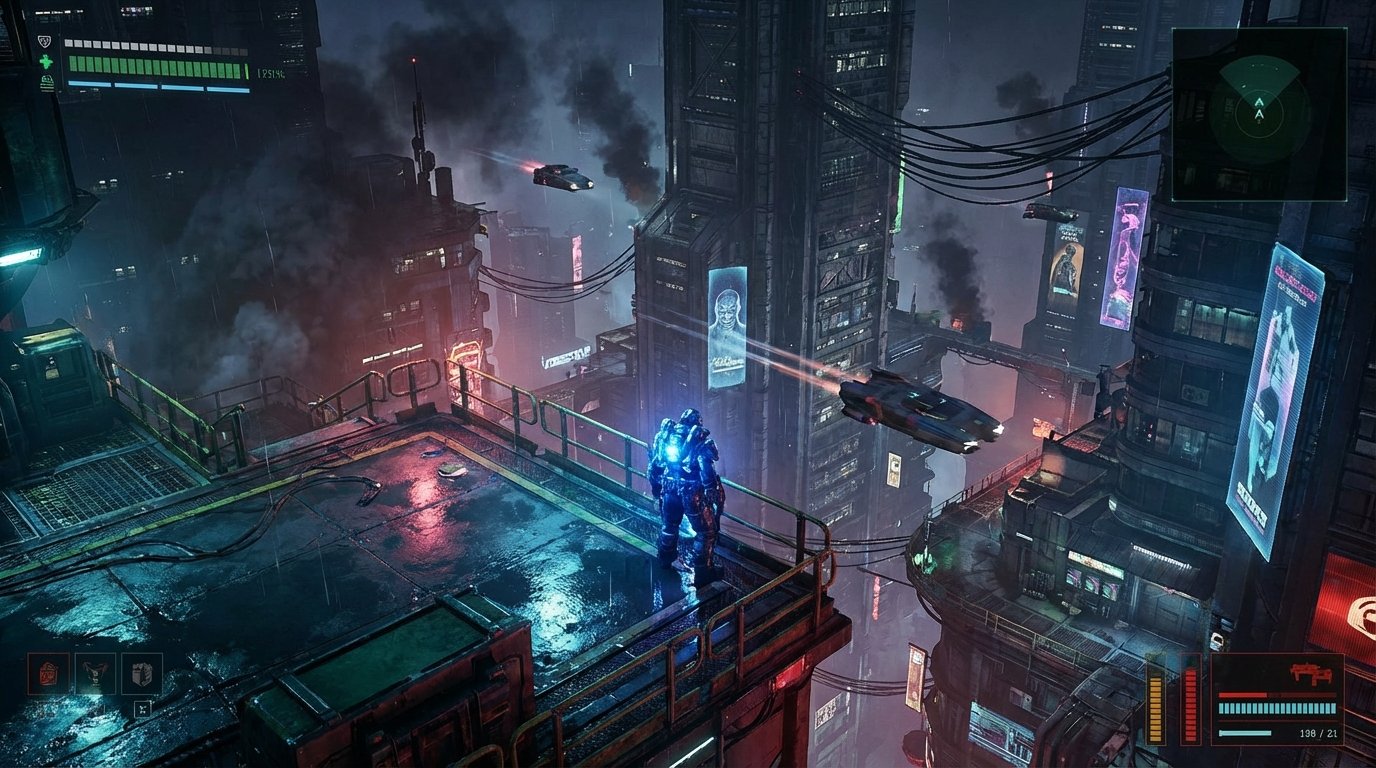Select the red grenade ability icon
This screenshot has height=768, width=1376.
click(x=48, y=673)
